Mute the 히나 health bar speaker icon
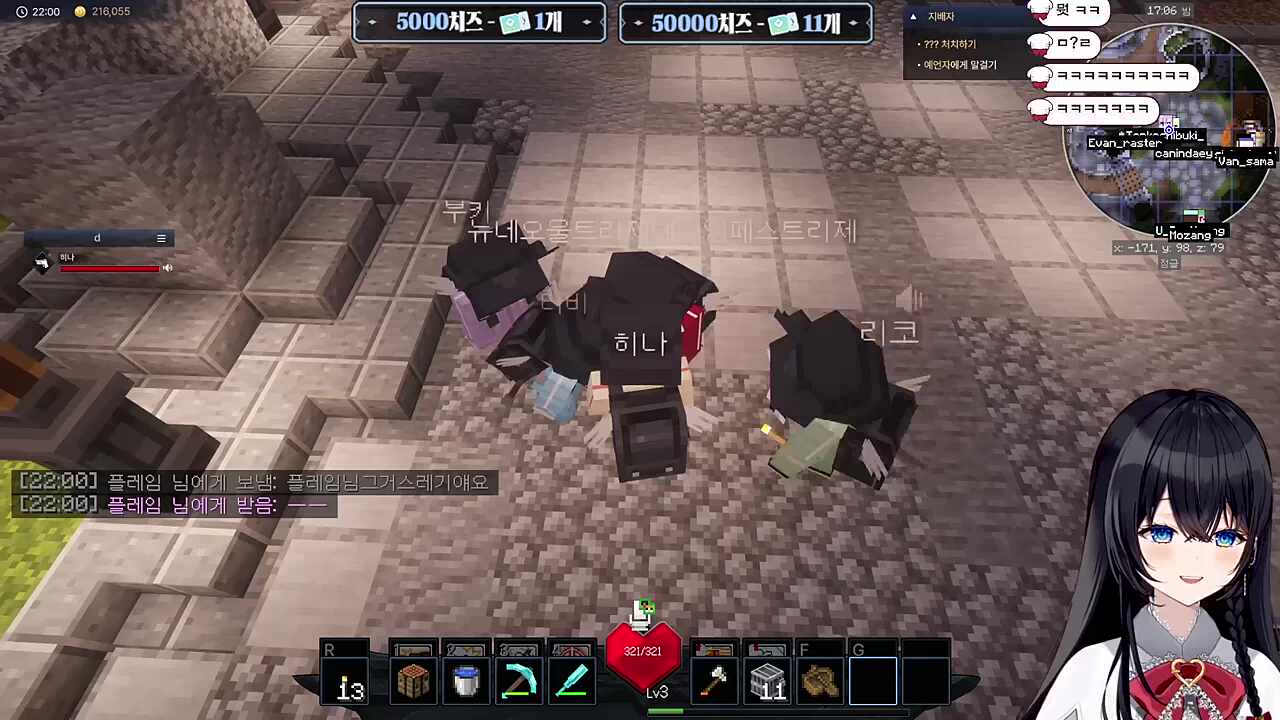 tap(166, 268)
